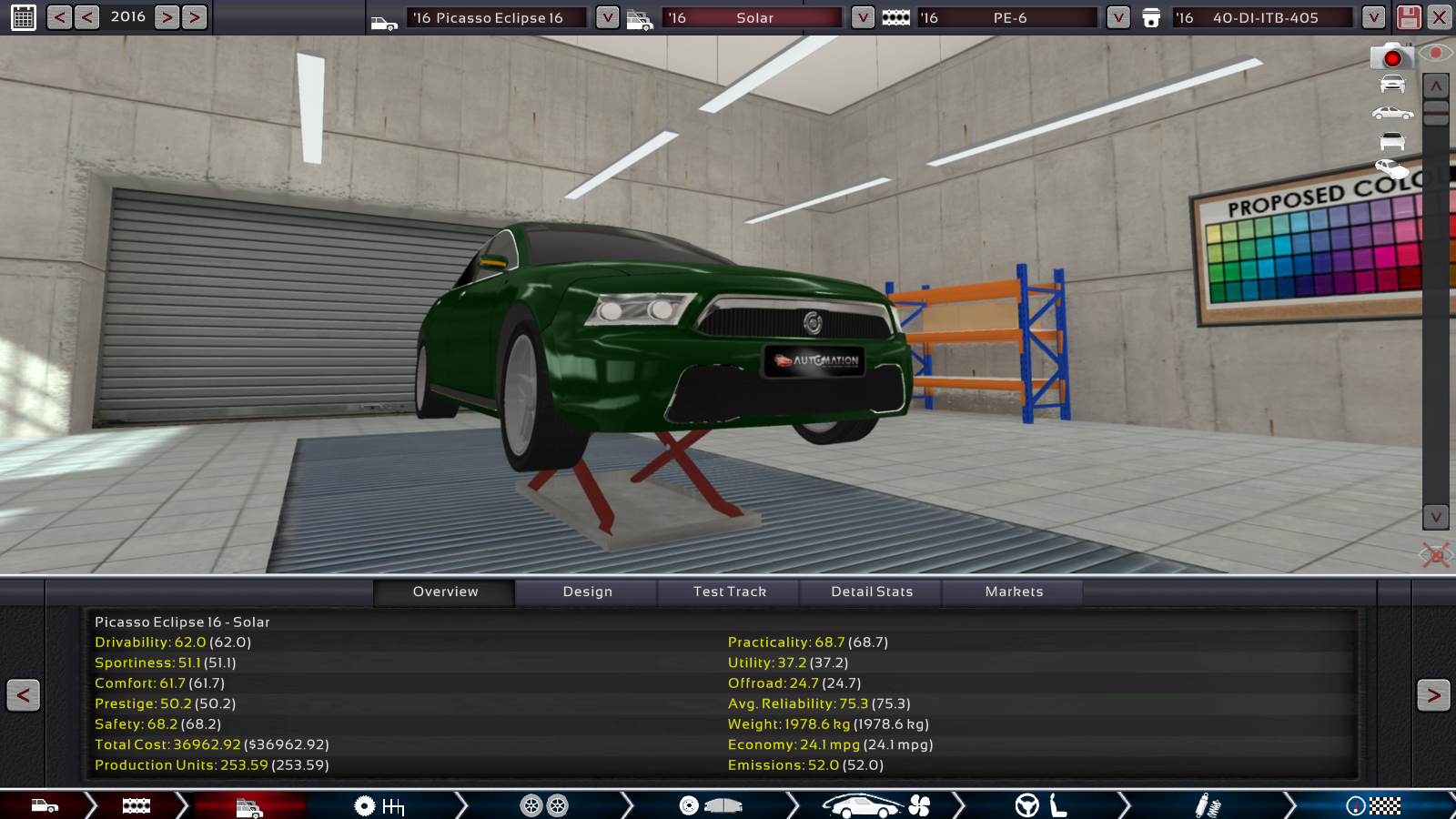Select the wheels and tires step
The height and width of the screenshot is (819, 1456).
click(x=544, y=805)
